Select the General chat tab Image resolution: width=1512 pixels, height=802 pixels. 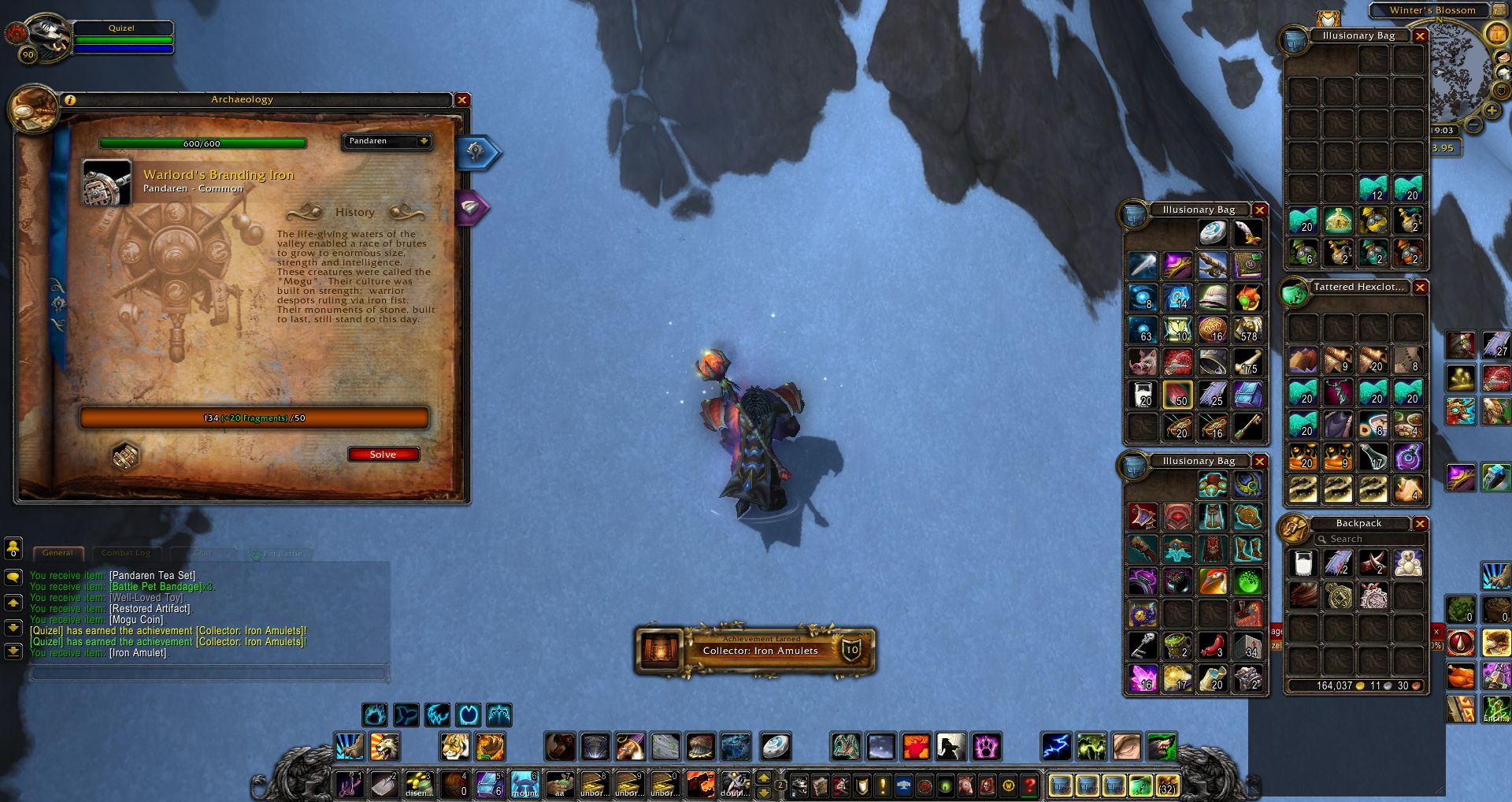58,553
